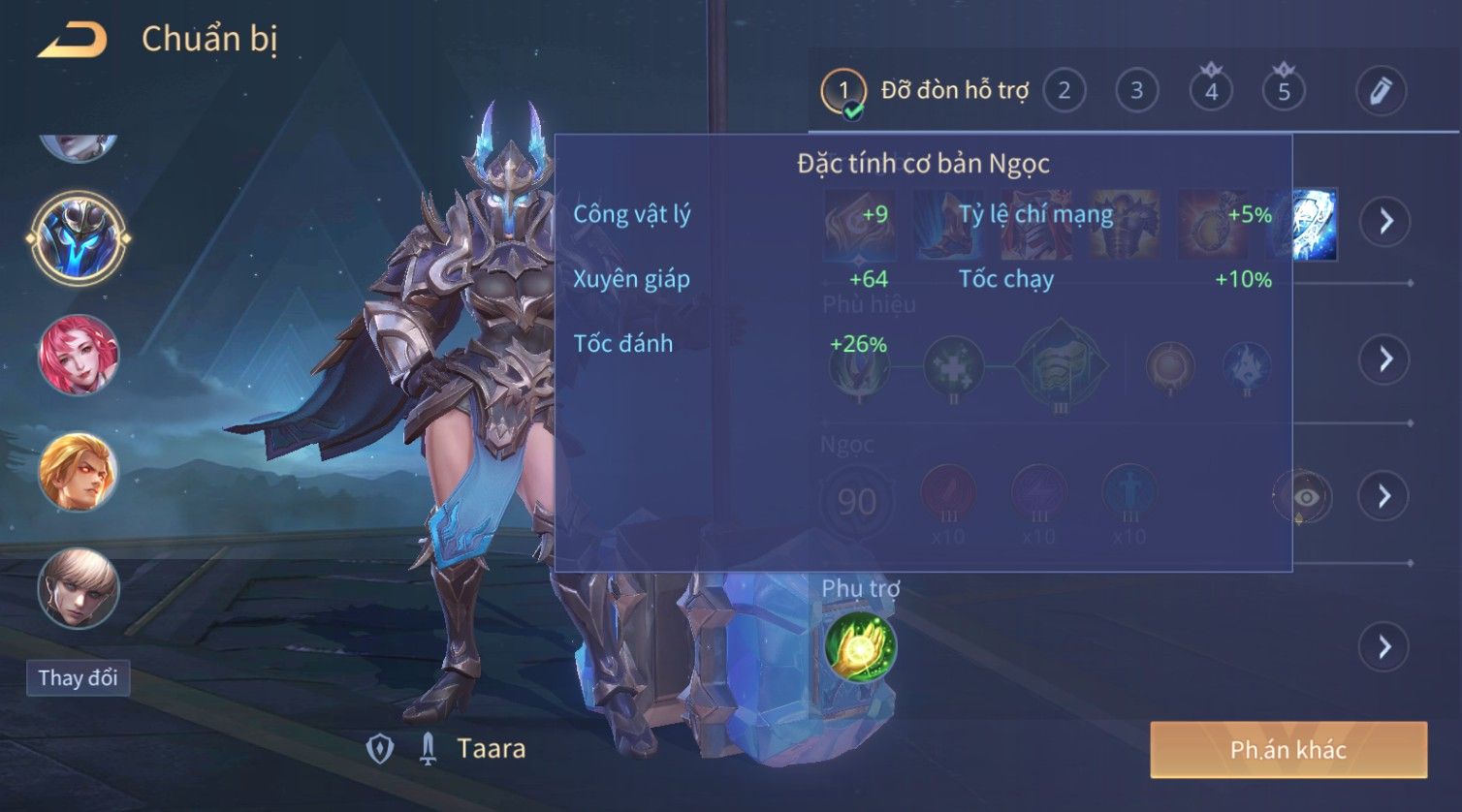Choose build preset 4
The image size is (1462, 812).
pyautogui.click(x=1211, y=91)
